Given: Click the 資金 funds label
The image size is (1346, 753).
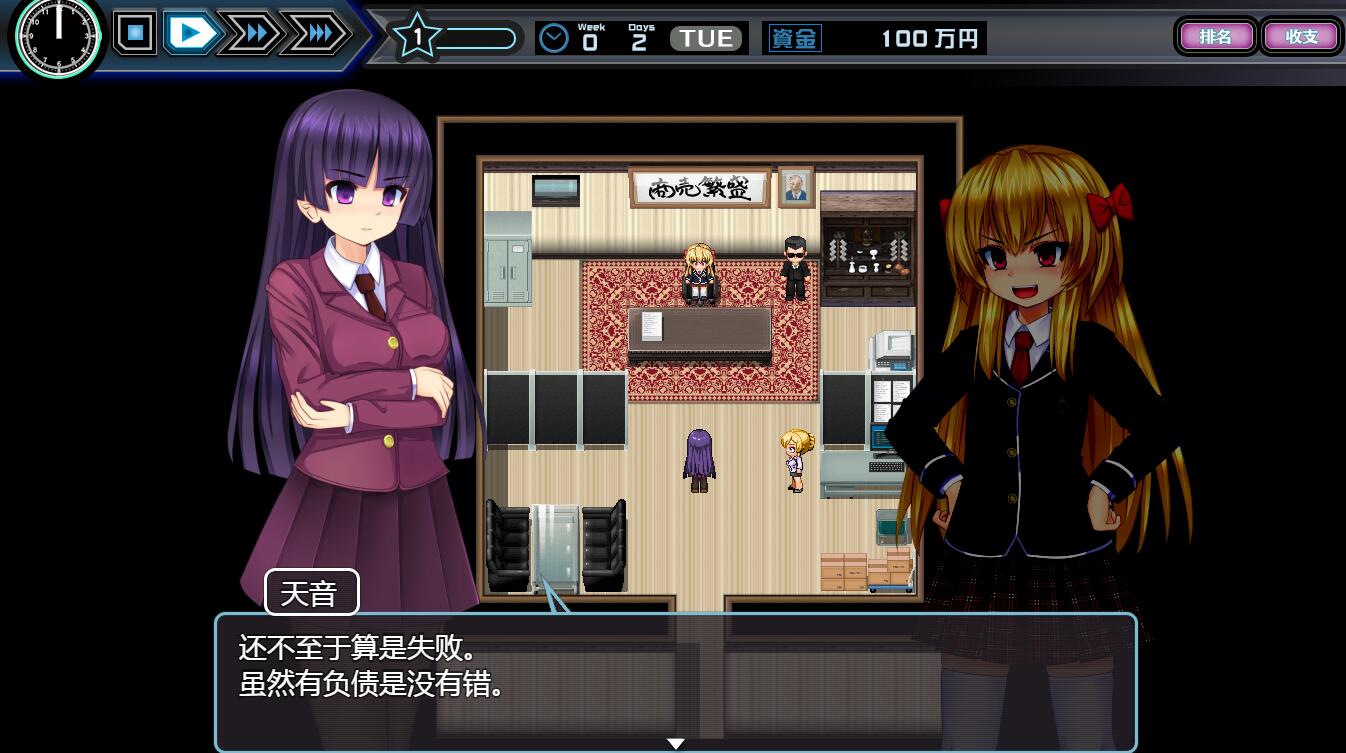Looking at the screenshot, I should pyautogui.click(x=794, y=37).
